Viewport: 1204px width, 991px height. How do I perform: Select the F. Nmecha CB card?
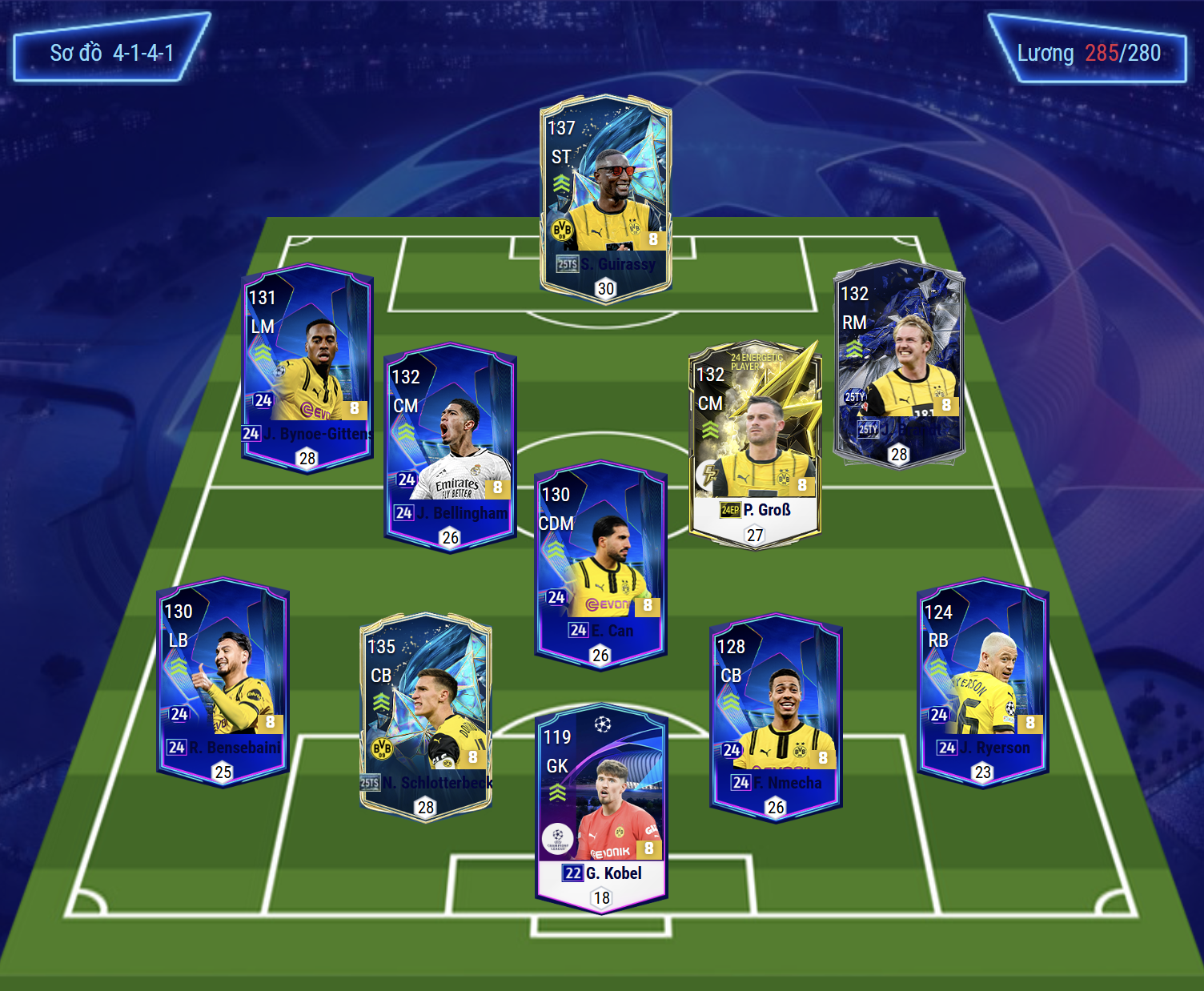click(776, 716)
